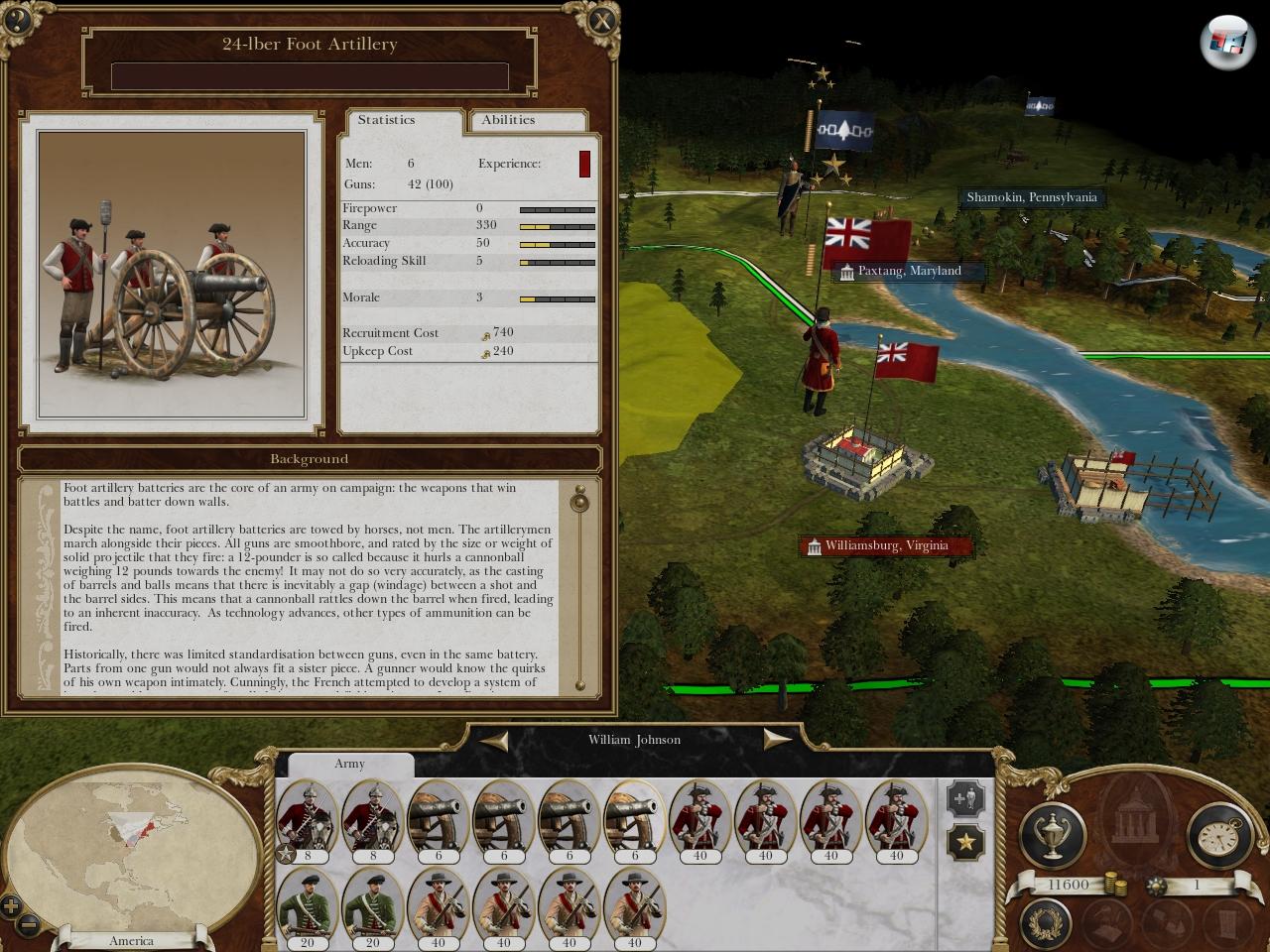Click the merge units button
This screenshot has height=952, width=1270.
coord(965,798)
